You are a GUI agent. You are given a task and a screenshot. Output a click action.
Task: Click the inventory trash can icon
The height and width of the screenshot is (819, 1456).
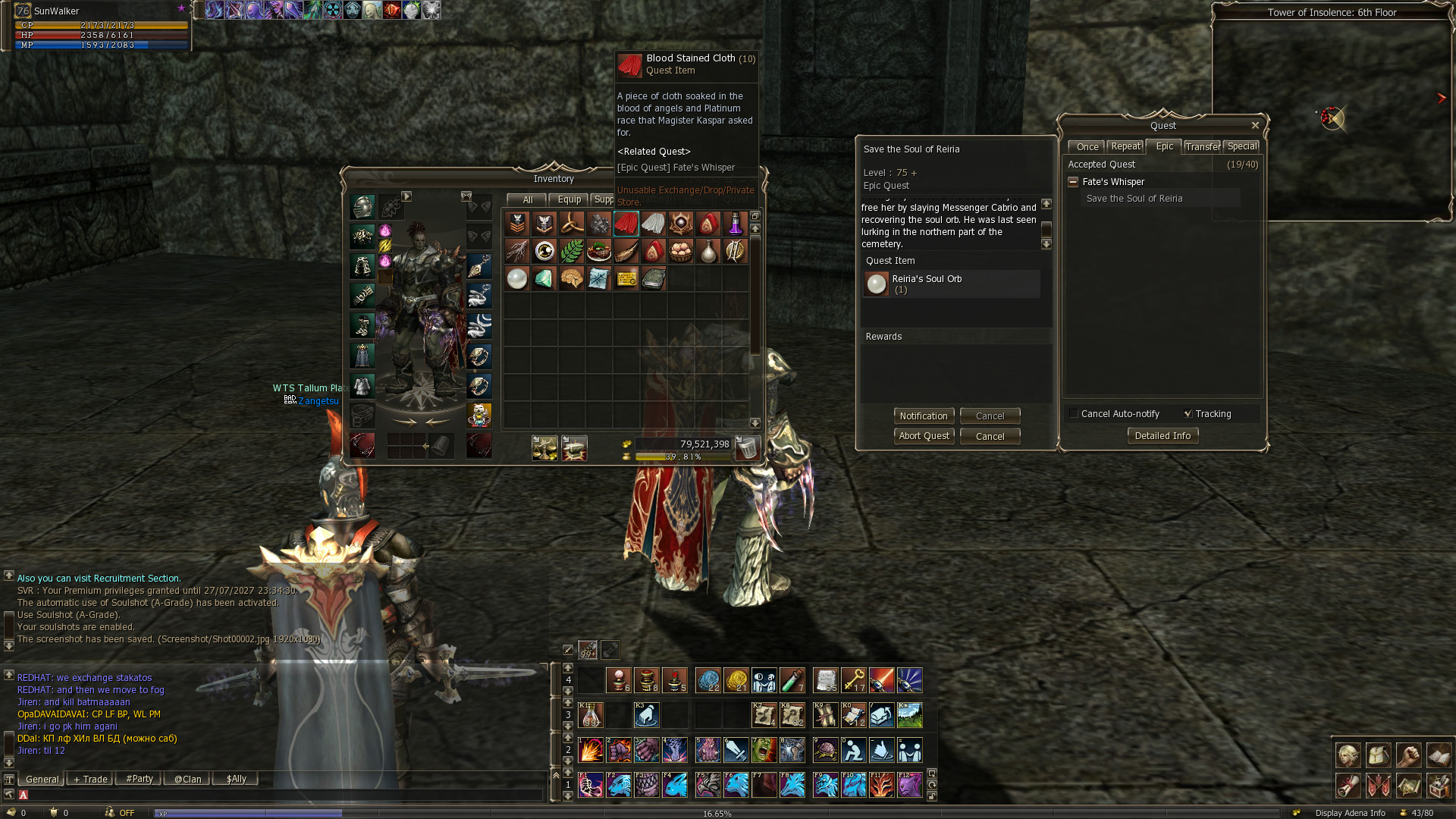point(747,448)
